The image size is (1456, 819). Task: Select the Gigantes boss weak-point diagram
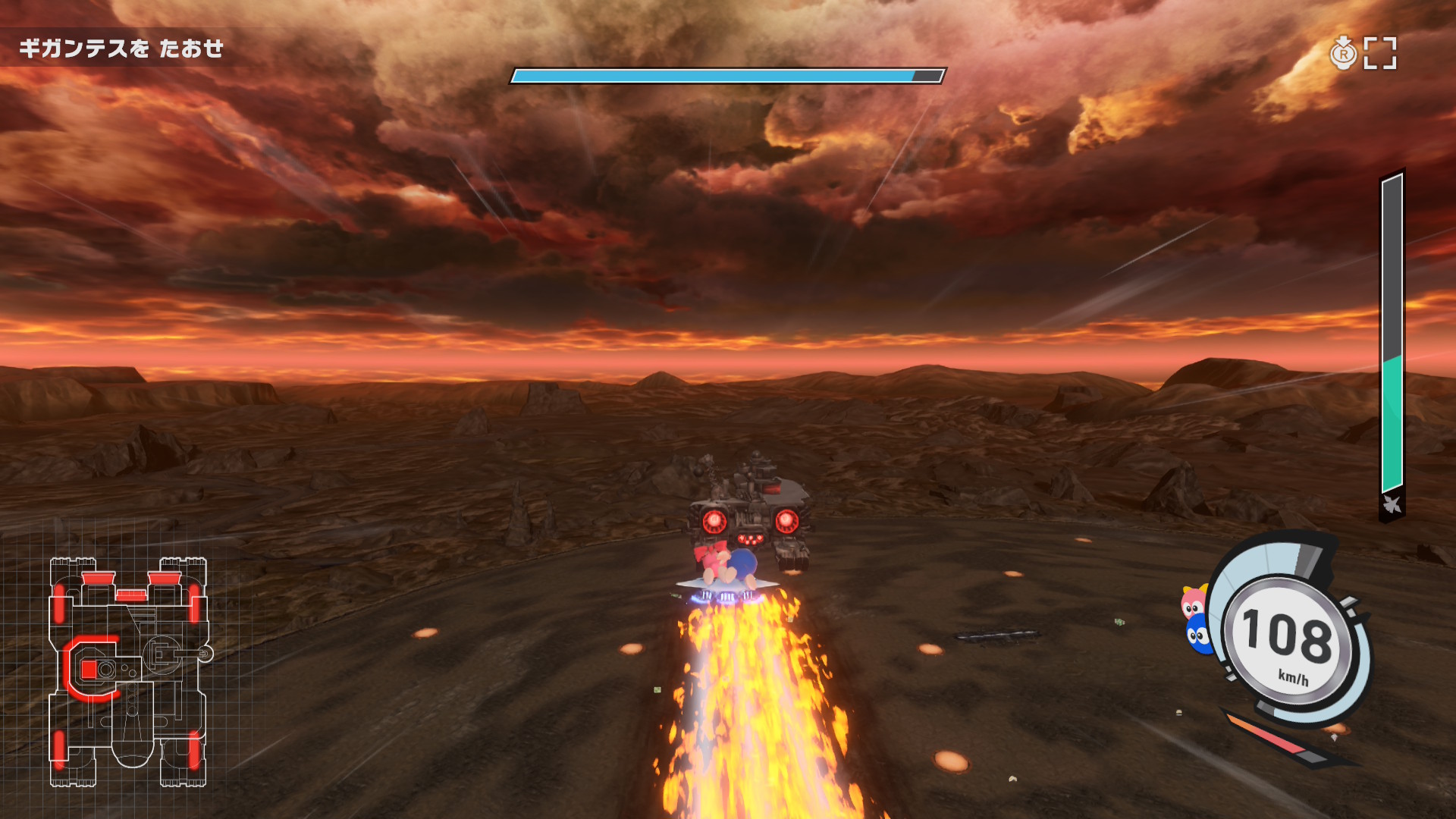coord(128,672)
